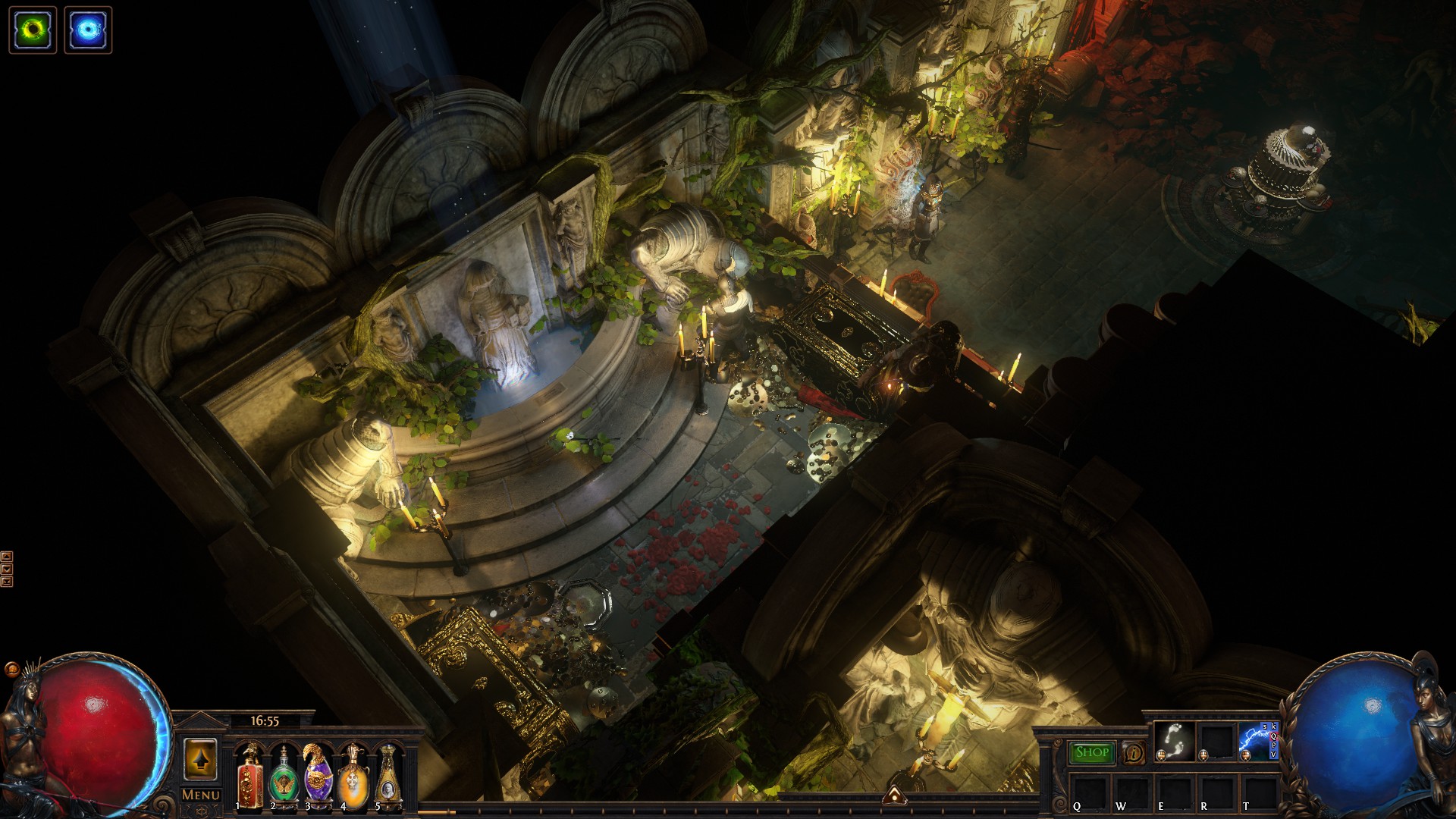
Task: Click the green vortex buff icon
Action: [x=33, y=30]
